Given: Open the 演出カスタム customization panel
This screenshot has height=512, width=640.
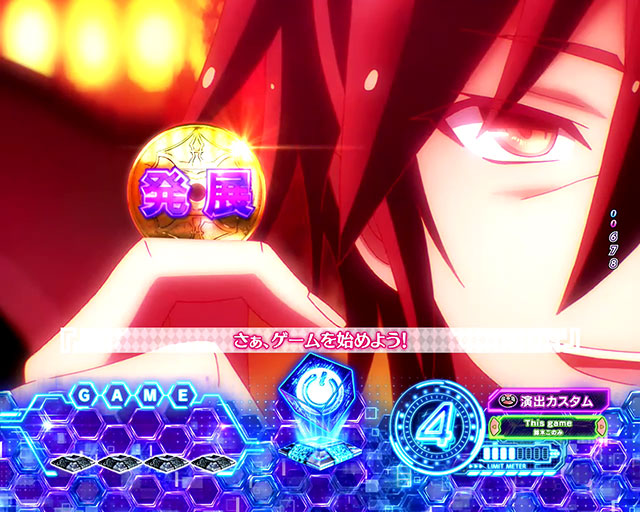Looking at the screenshot, I should click(548, 400).
